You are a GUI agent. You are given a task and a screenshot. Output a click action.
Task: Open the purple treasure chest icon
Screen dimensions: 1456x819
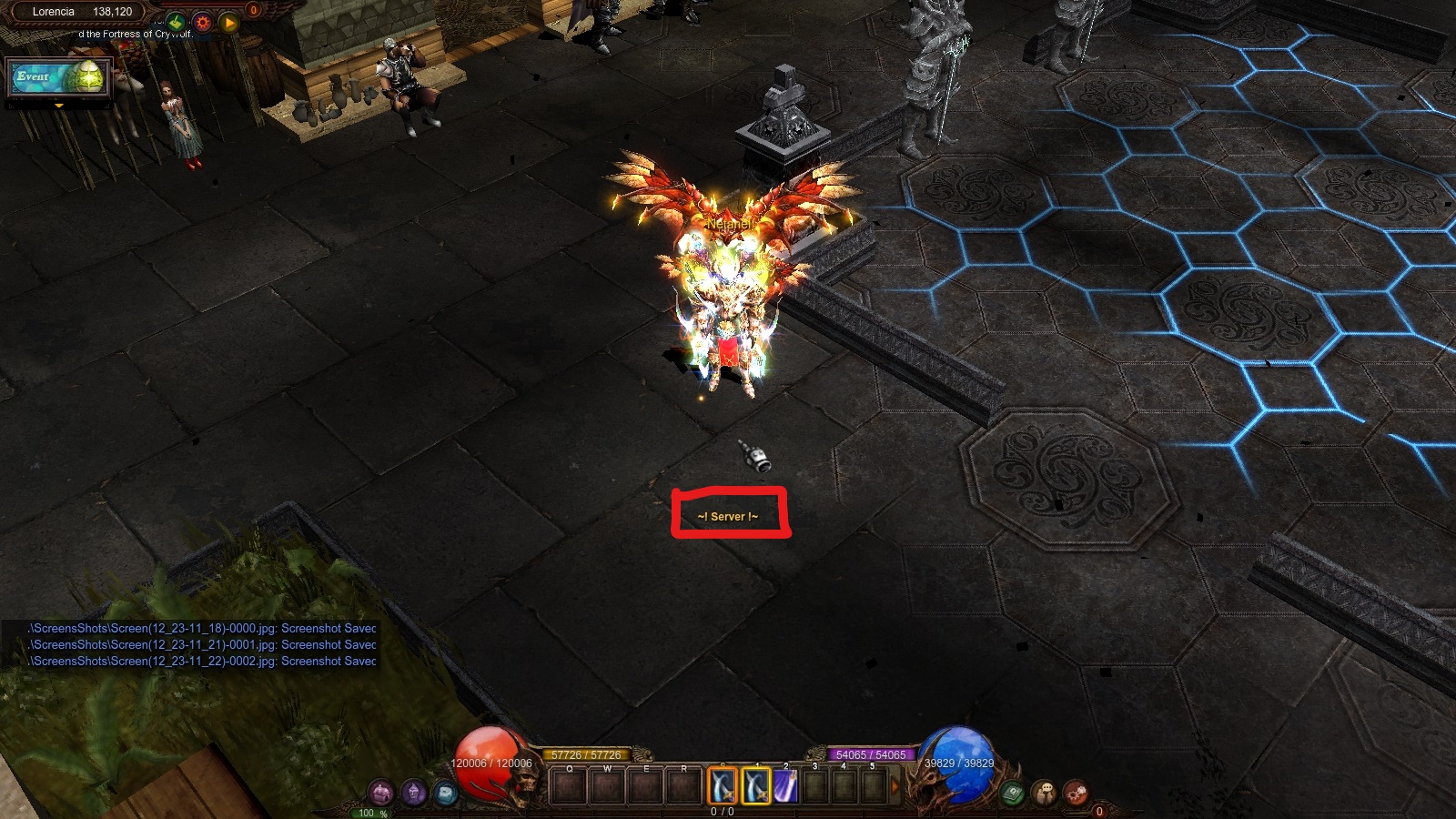tap(381, 793)
